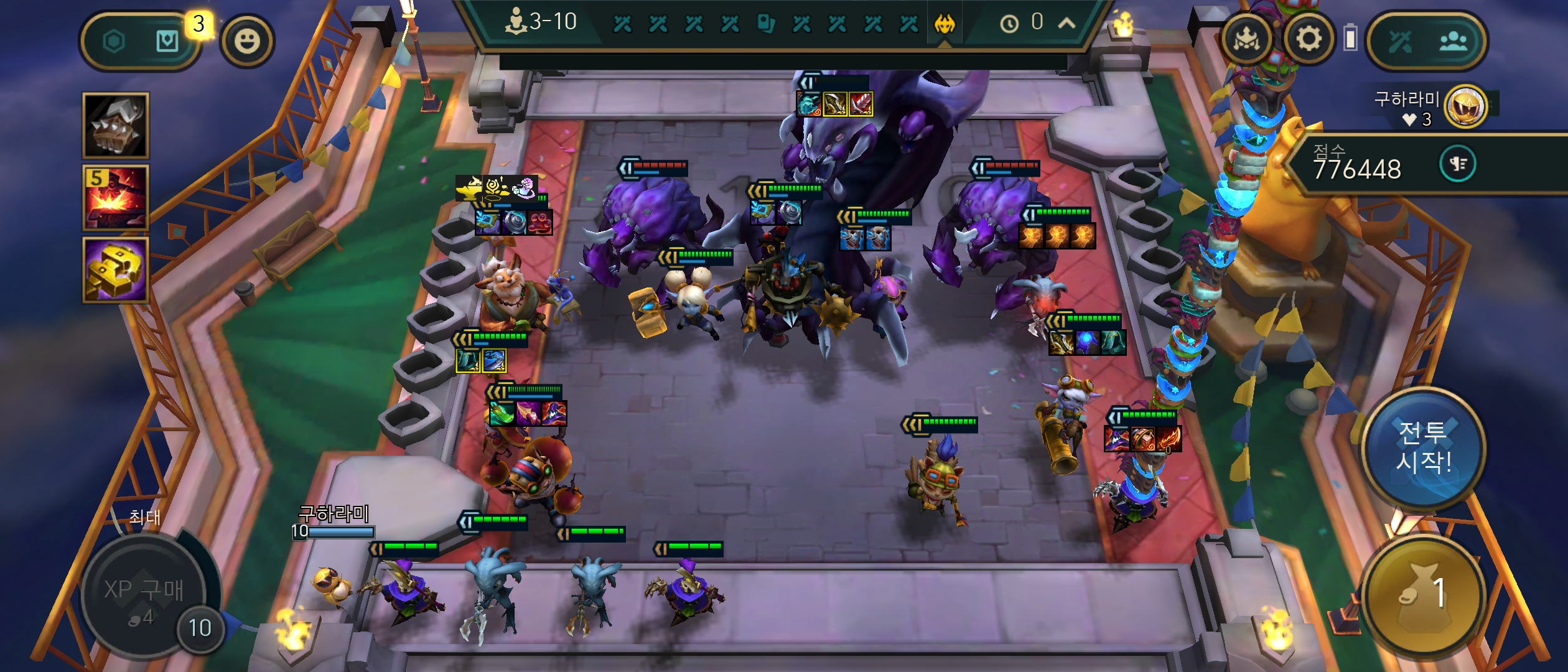Expand the stage tracker chevron arrow

tap(1066, 24)
